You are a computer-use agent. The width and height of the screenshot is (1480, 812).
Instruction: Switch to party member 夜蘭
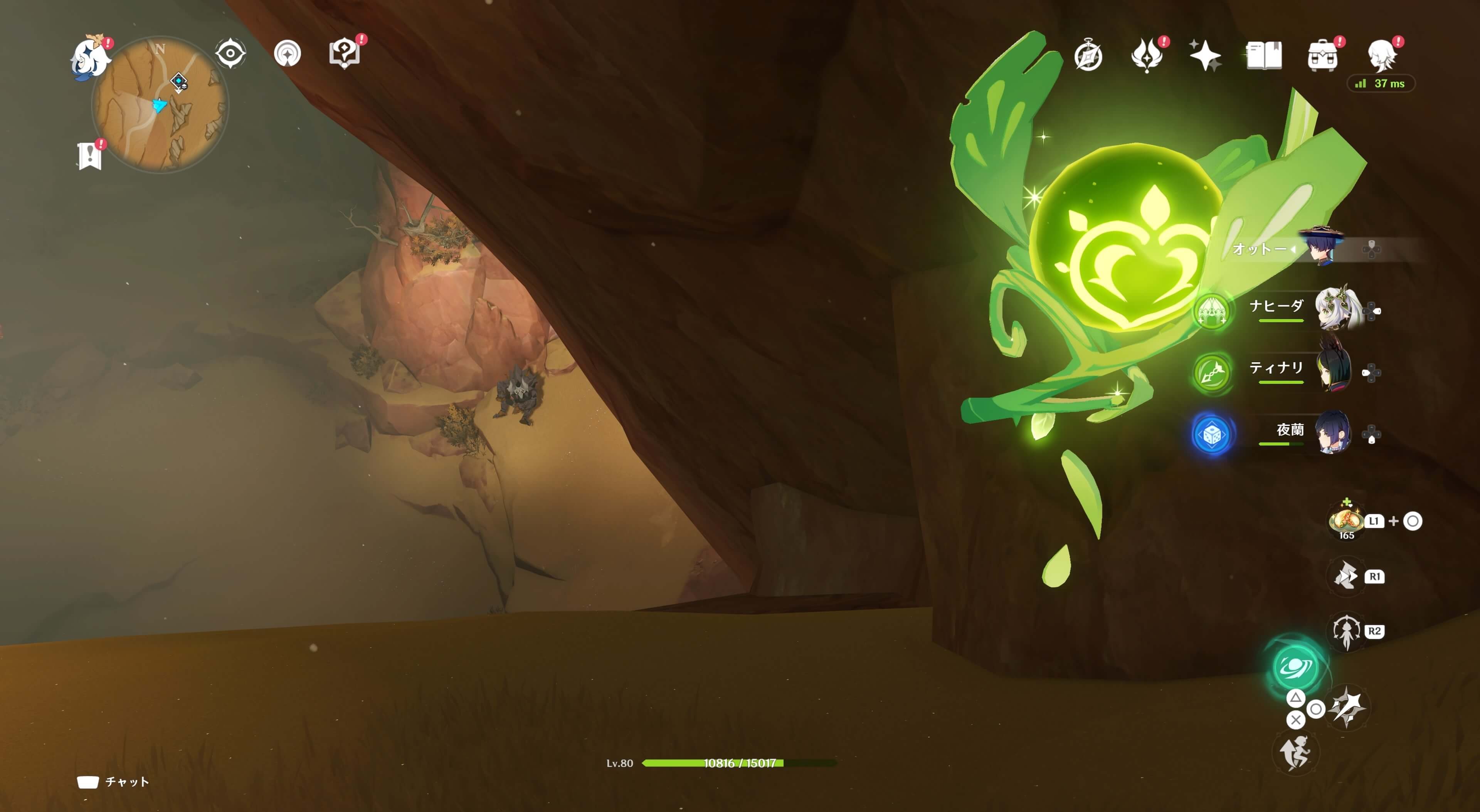[1333, 433]
